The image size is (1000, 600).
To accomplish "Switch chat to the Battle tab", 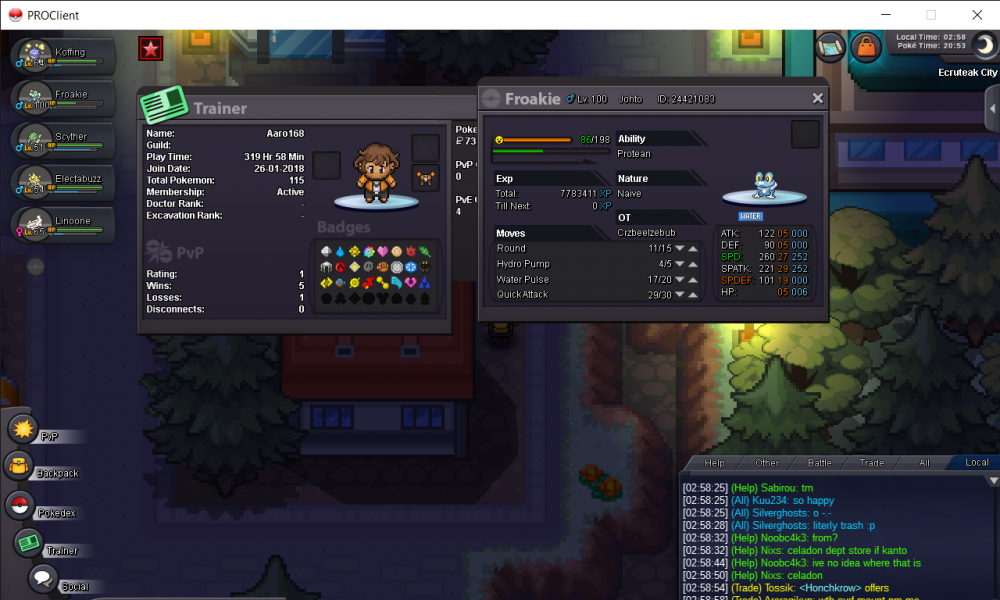I will pyautogui.click(x=819, y=463).
